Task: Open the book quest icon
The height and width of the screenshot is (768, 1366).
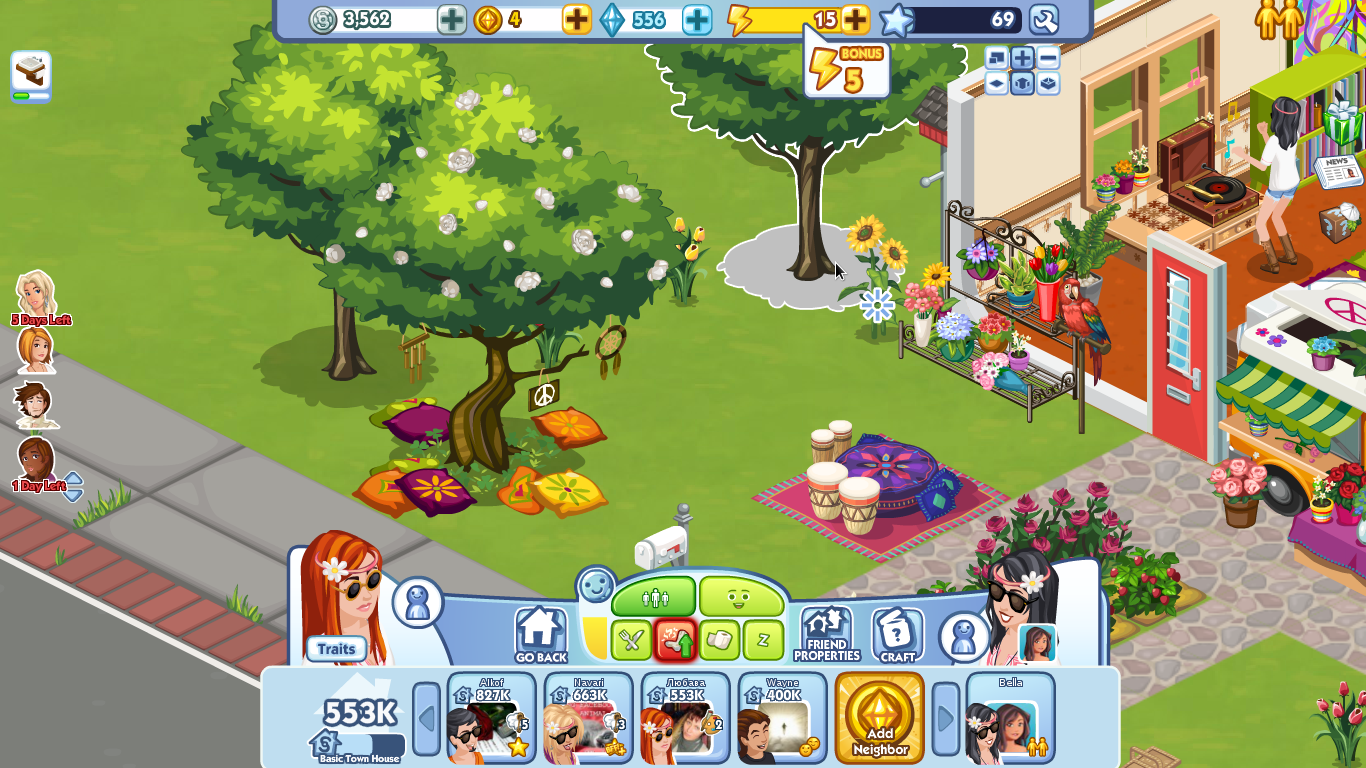Action: [31, 76]
